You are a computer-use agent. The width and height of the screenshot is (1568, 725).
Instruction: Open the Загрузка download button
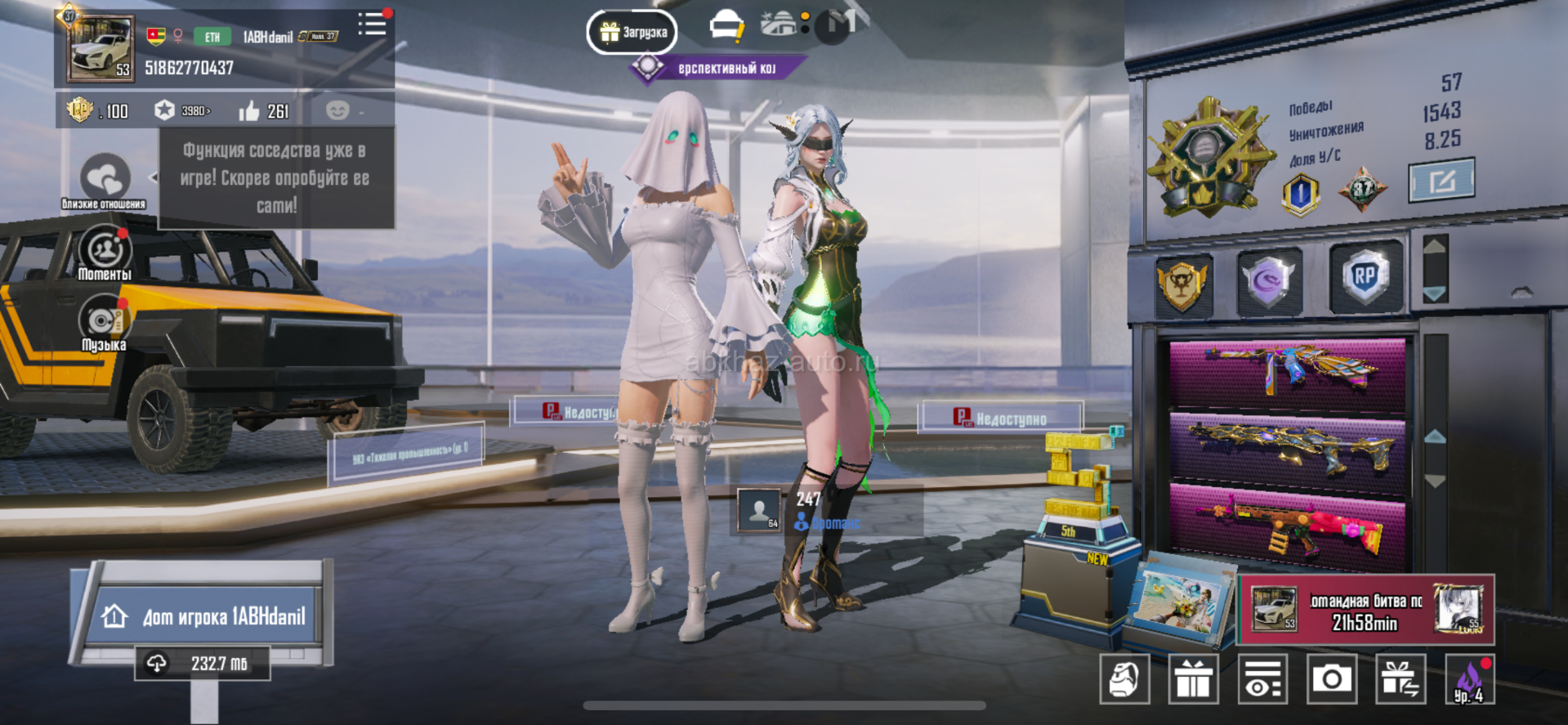coord(632,33)
